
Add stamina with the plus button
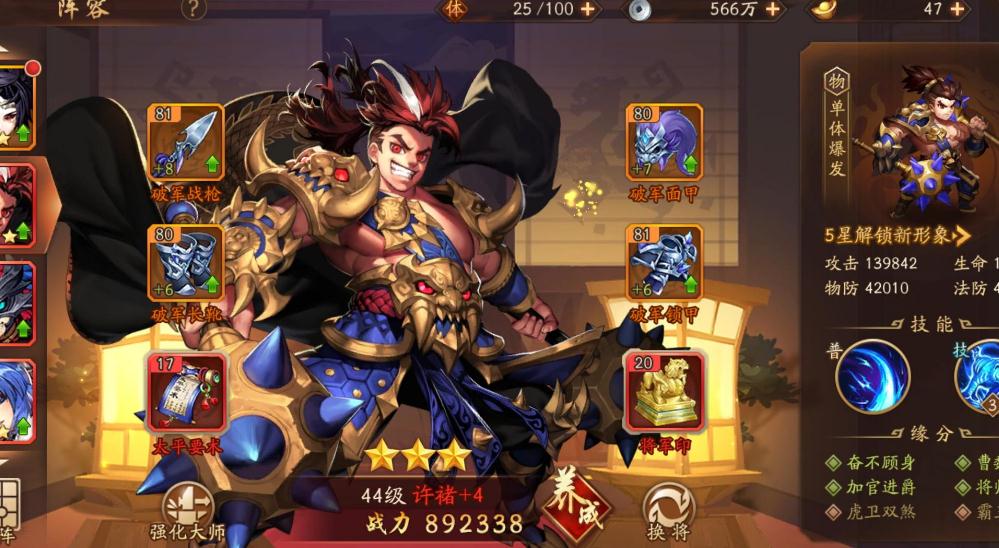point(587,9)
